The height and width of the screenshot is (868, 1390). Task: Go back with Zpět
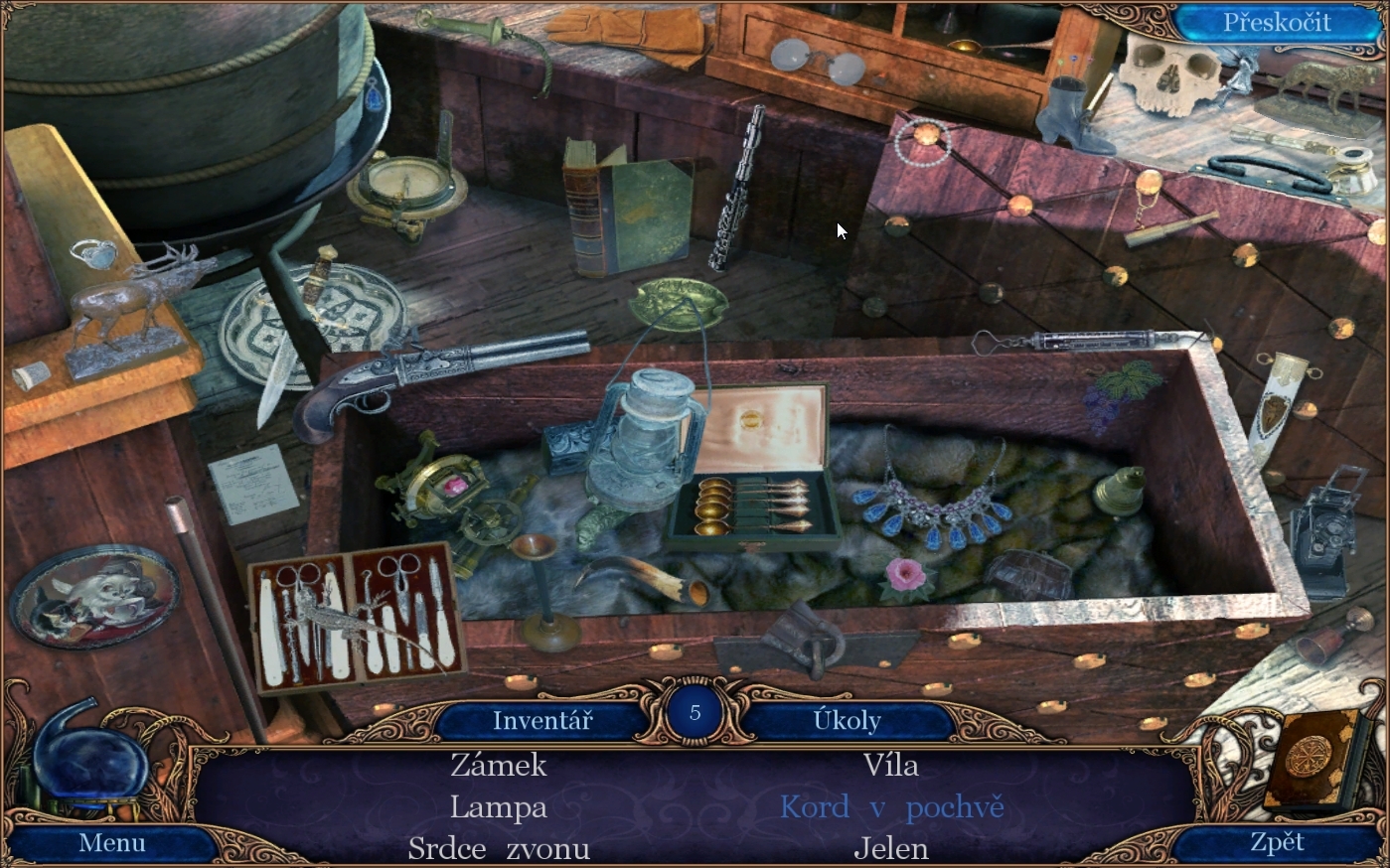click(x=1277, y=843)
